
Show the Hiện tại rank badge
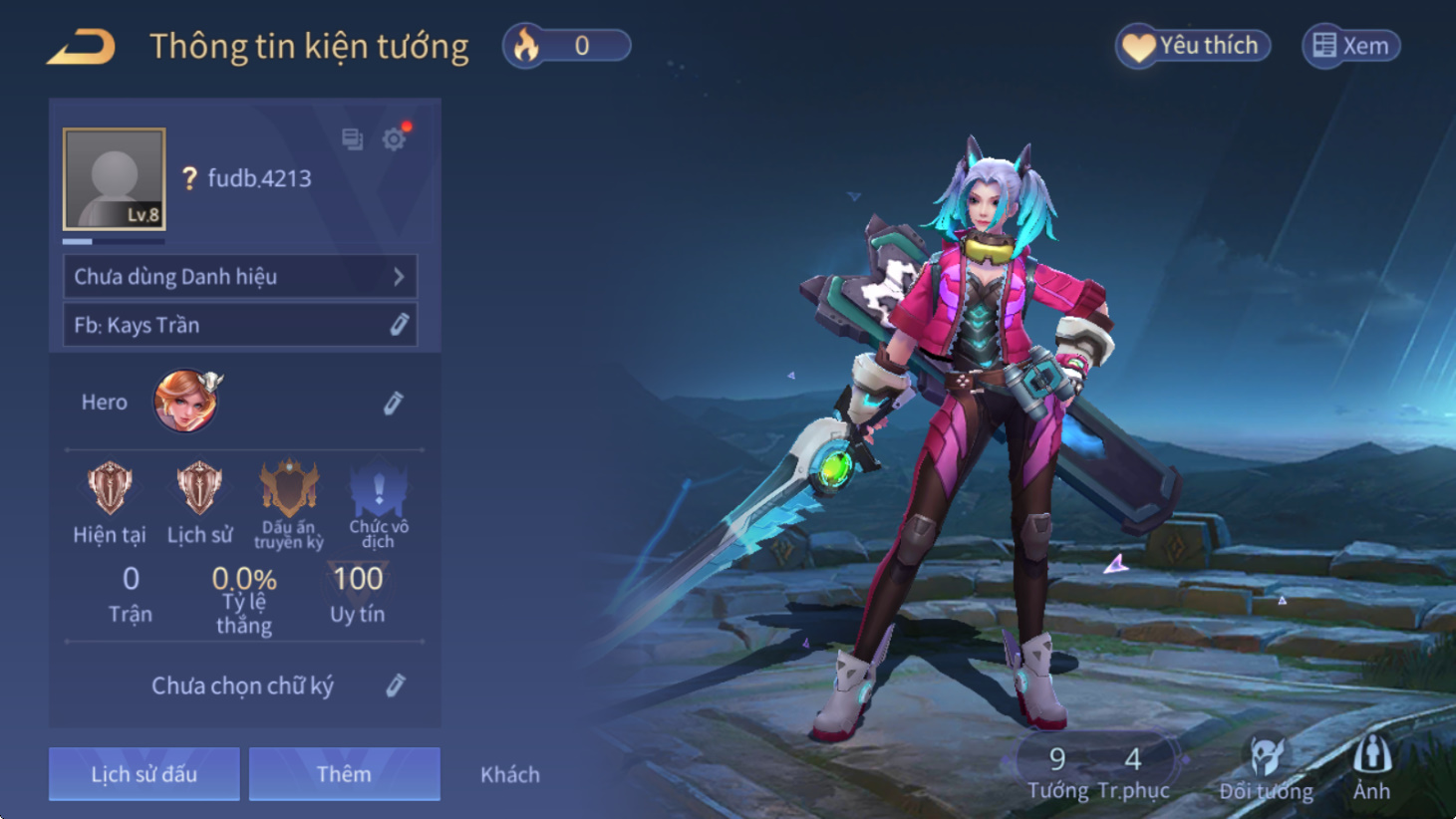point(110,490)
